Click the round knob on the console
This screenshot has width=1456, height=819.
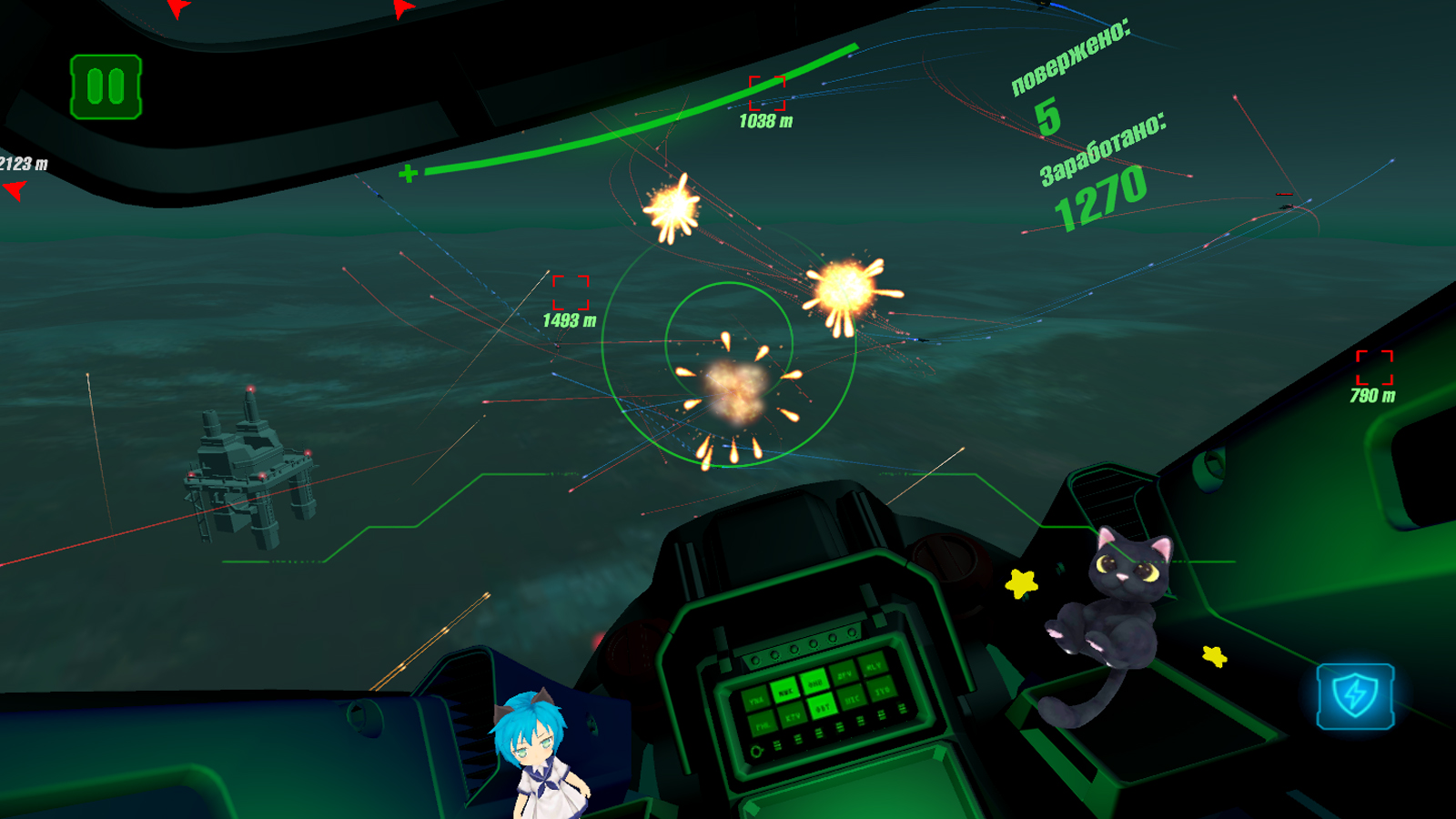(x=756, y=750)
